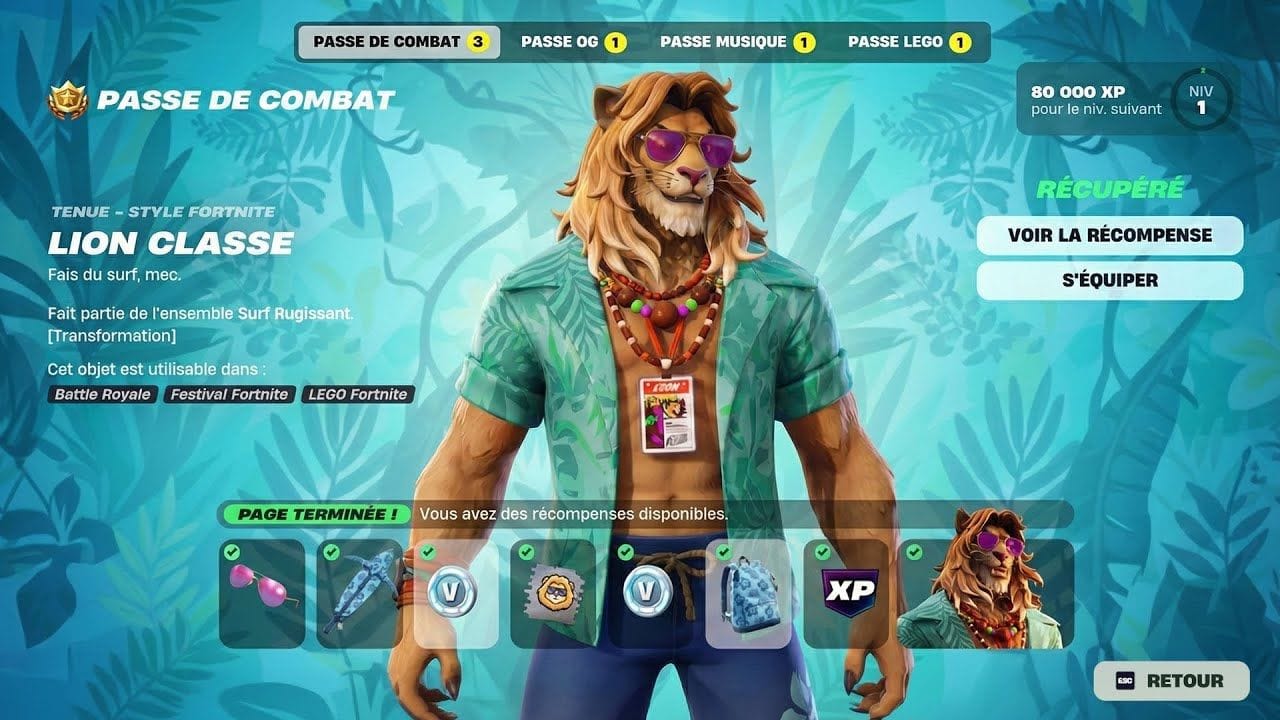1280x720 pixels.
Task: Switch to the PASSE OG tab
Action: (574, 42)
